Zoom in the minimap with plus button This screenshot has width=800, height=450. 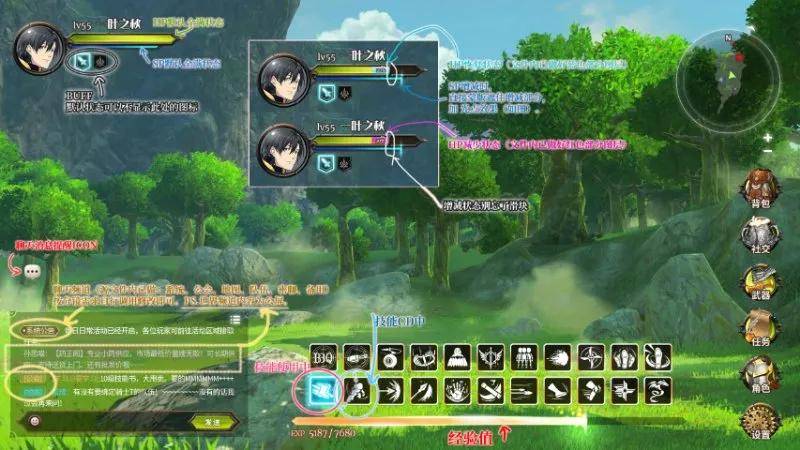click(x=767, y=137)
